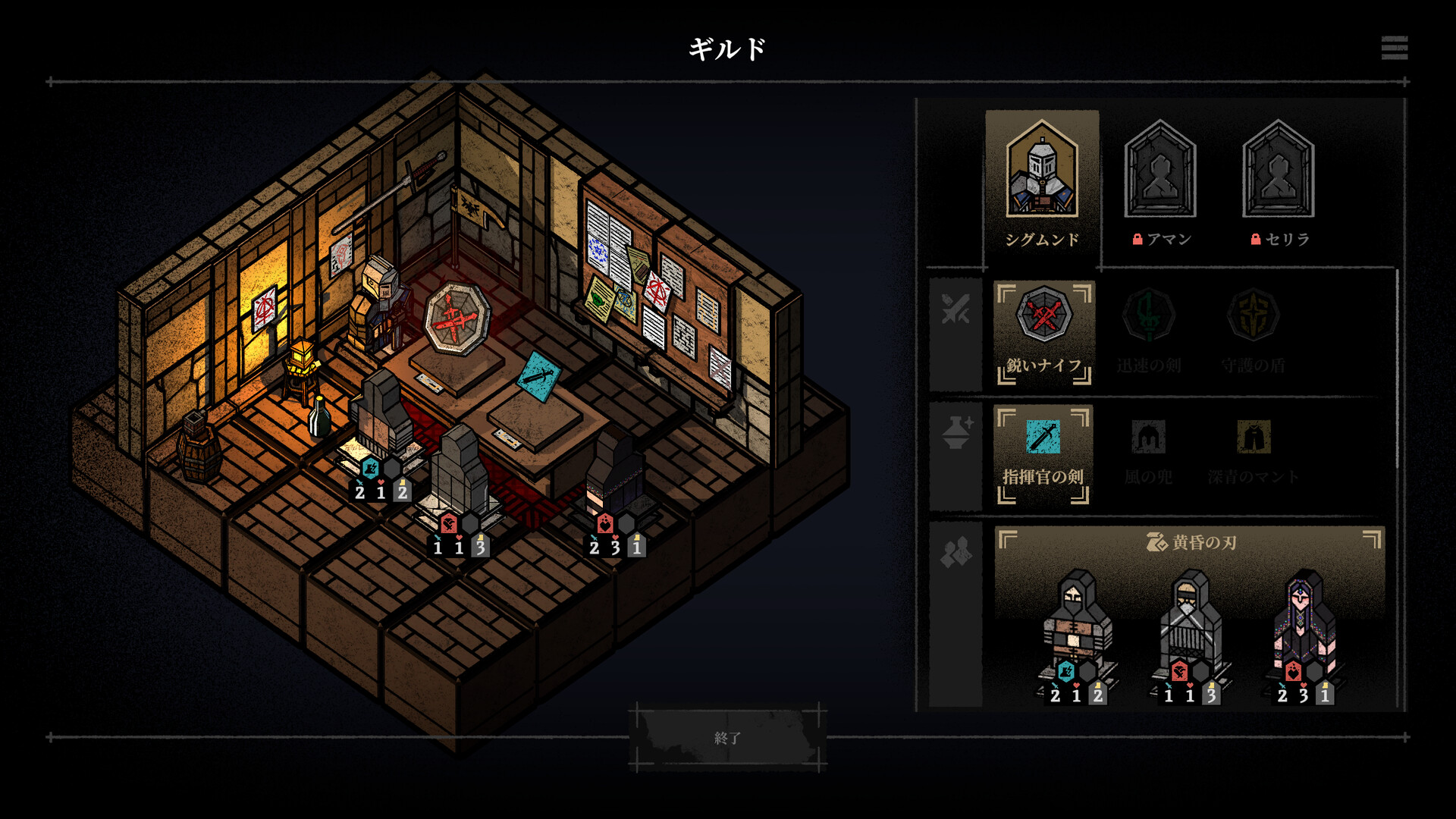The width and height of the screenshot is (1456, 819).
Task: Open the potion flask item category
Action: coord(955,432)
